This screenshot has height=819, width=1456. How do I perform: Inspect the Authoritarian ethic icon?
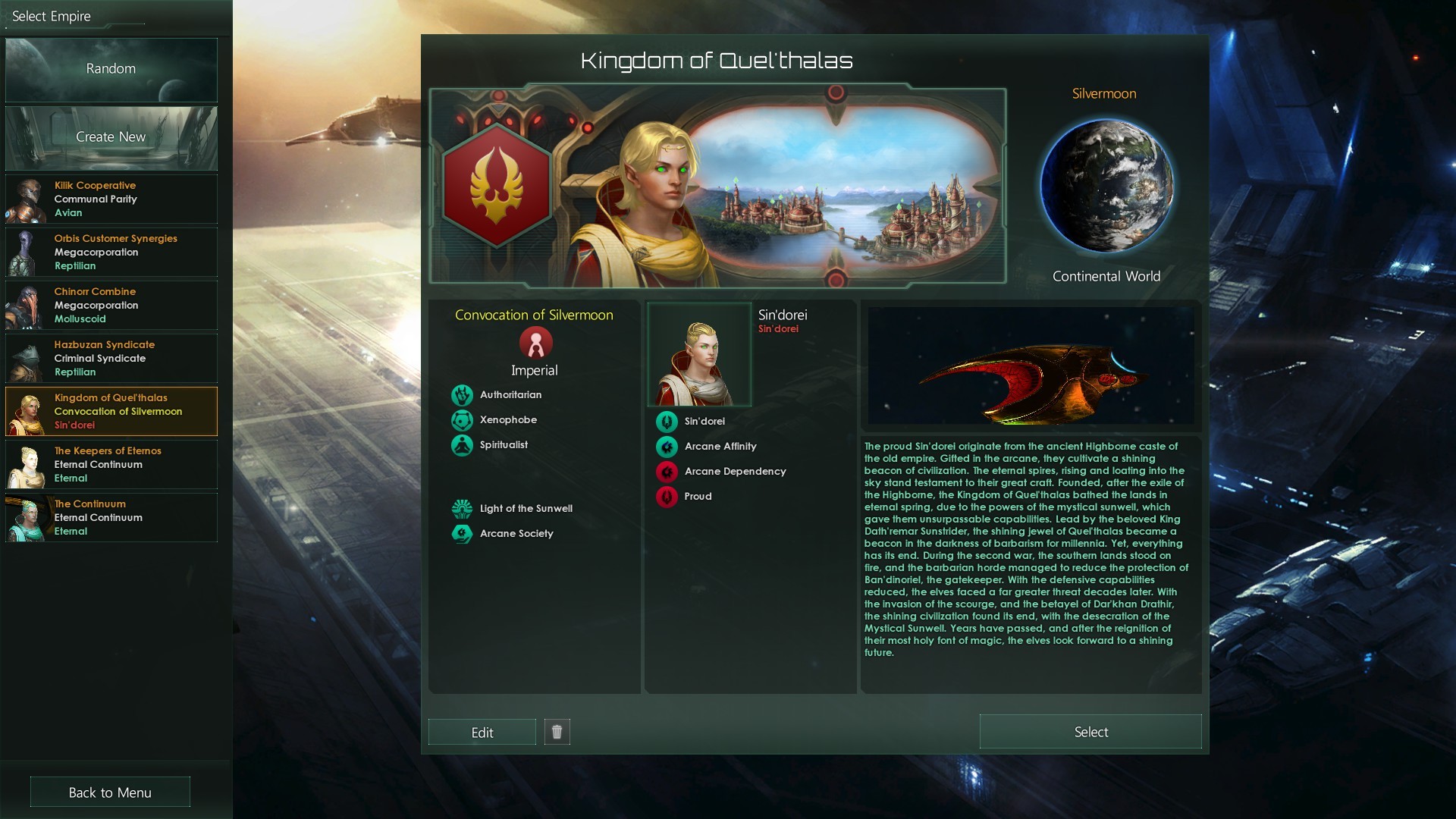point(462,395)
